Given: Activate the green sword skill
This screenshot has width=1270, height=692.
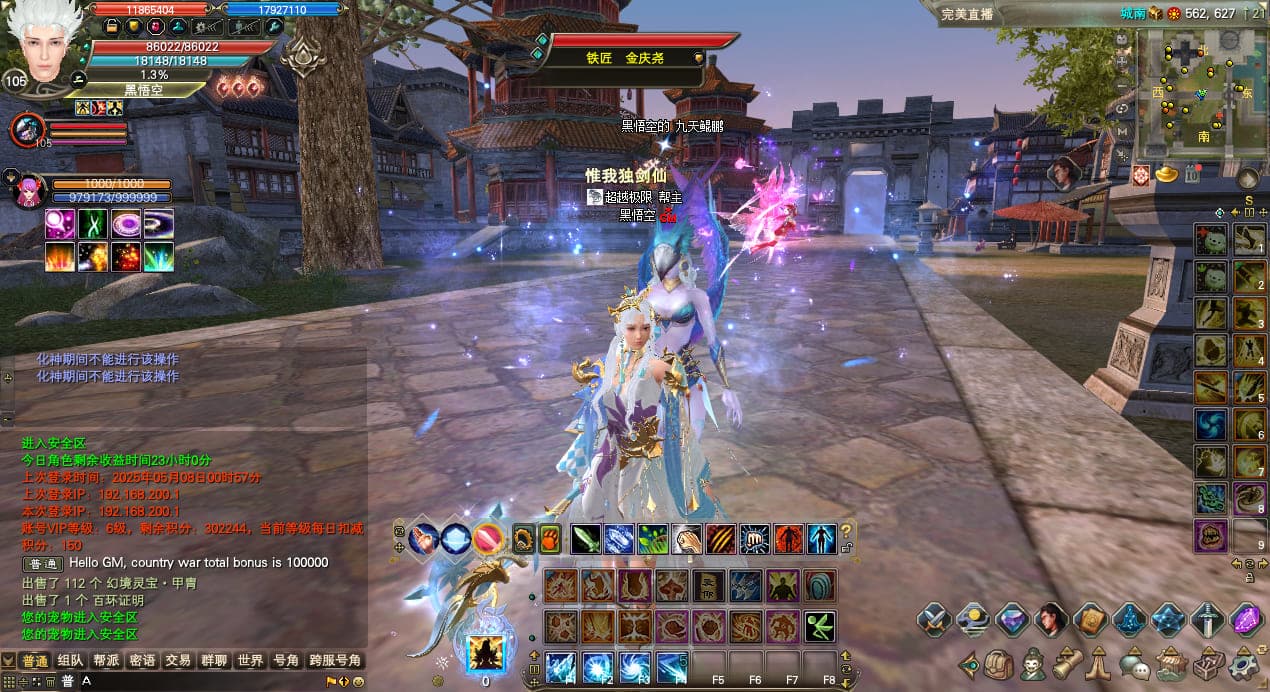Looking at the screenshot, I should click(586, 539).
